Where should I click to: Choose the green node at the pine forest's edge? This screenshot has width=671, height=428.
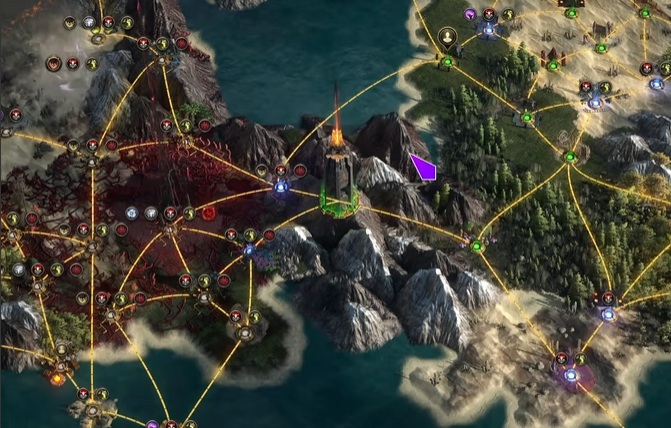(477, 246)
